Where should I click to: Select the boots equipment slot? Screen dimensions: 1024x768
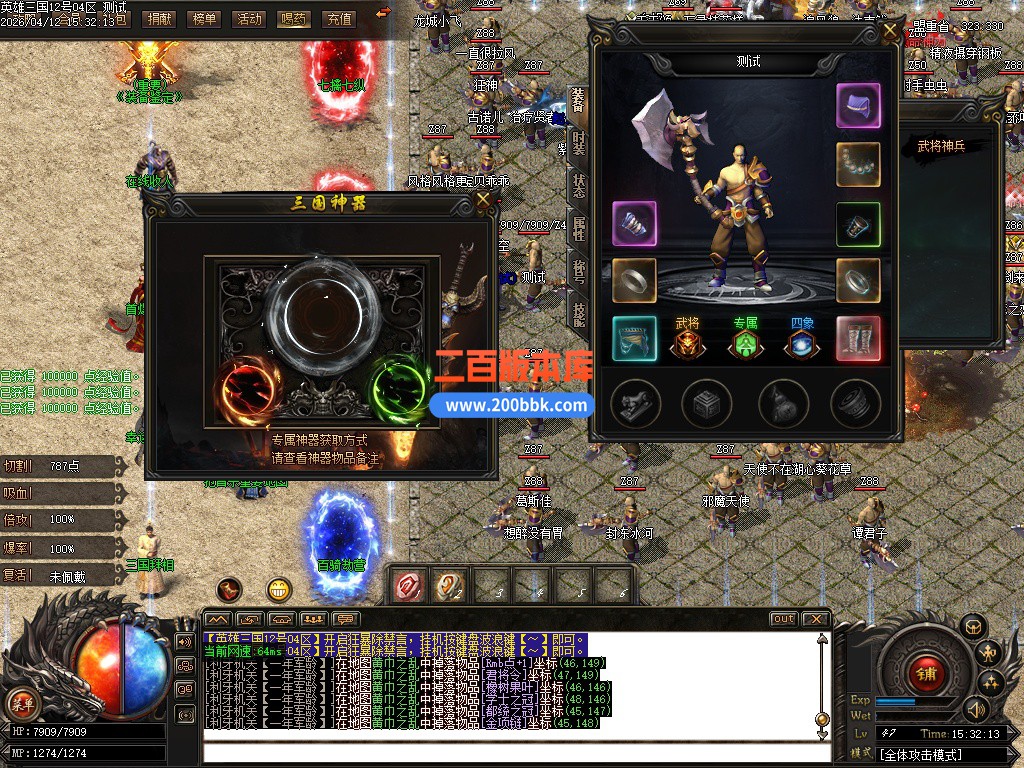(x=858, y=339)
